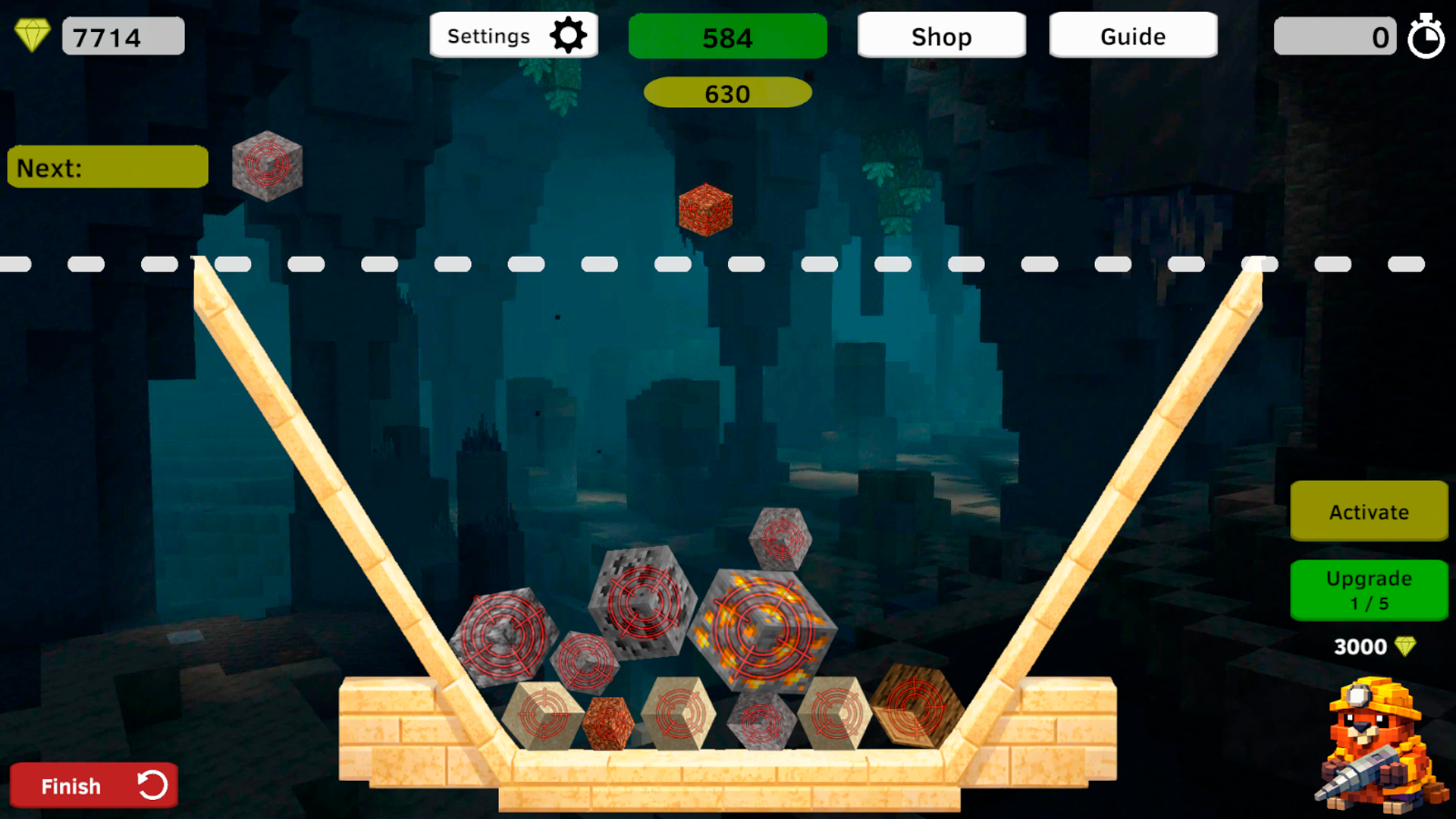This screenshot has height=819, width=1456.
Task: Purchase the Upgrade 1/5
Action: pos(1368,590)
